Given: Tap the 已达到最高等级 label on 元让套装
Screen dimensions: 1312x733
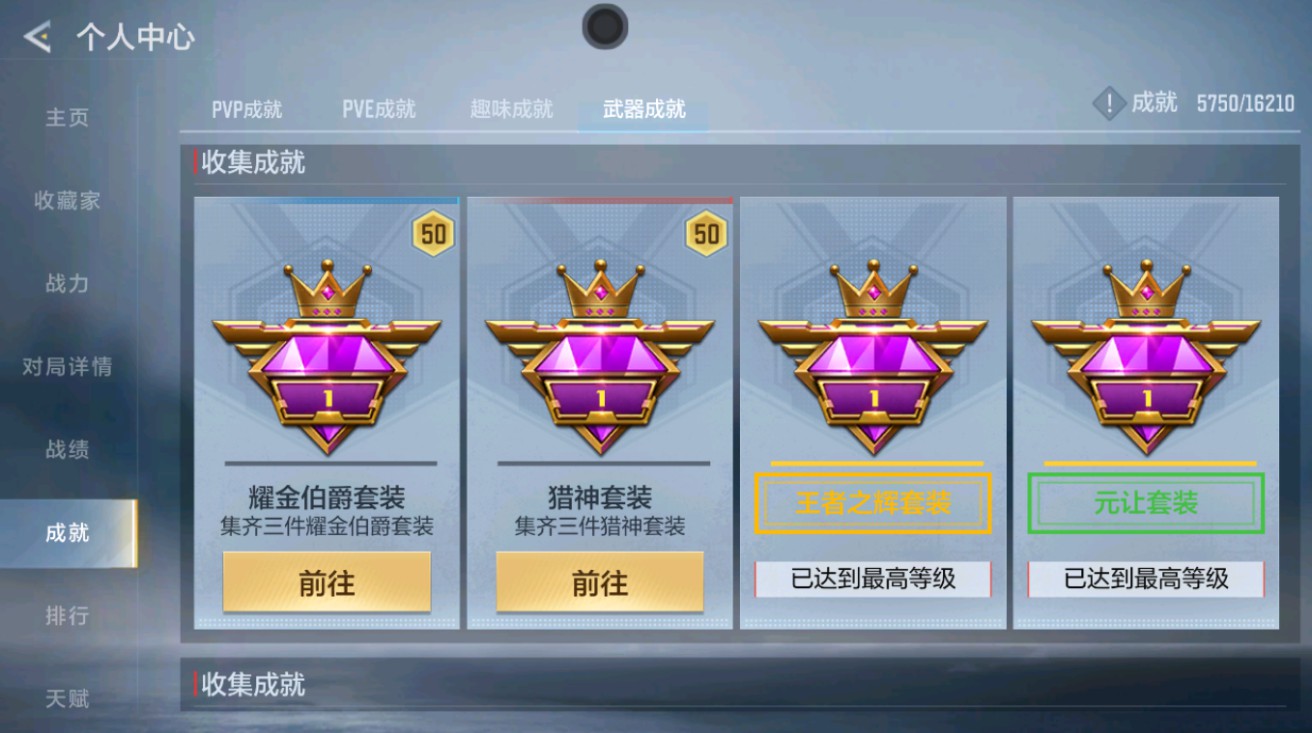Looking at the screenshot, I should pos(1147,580).
